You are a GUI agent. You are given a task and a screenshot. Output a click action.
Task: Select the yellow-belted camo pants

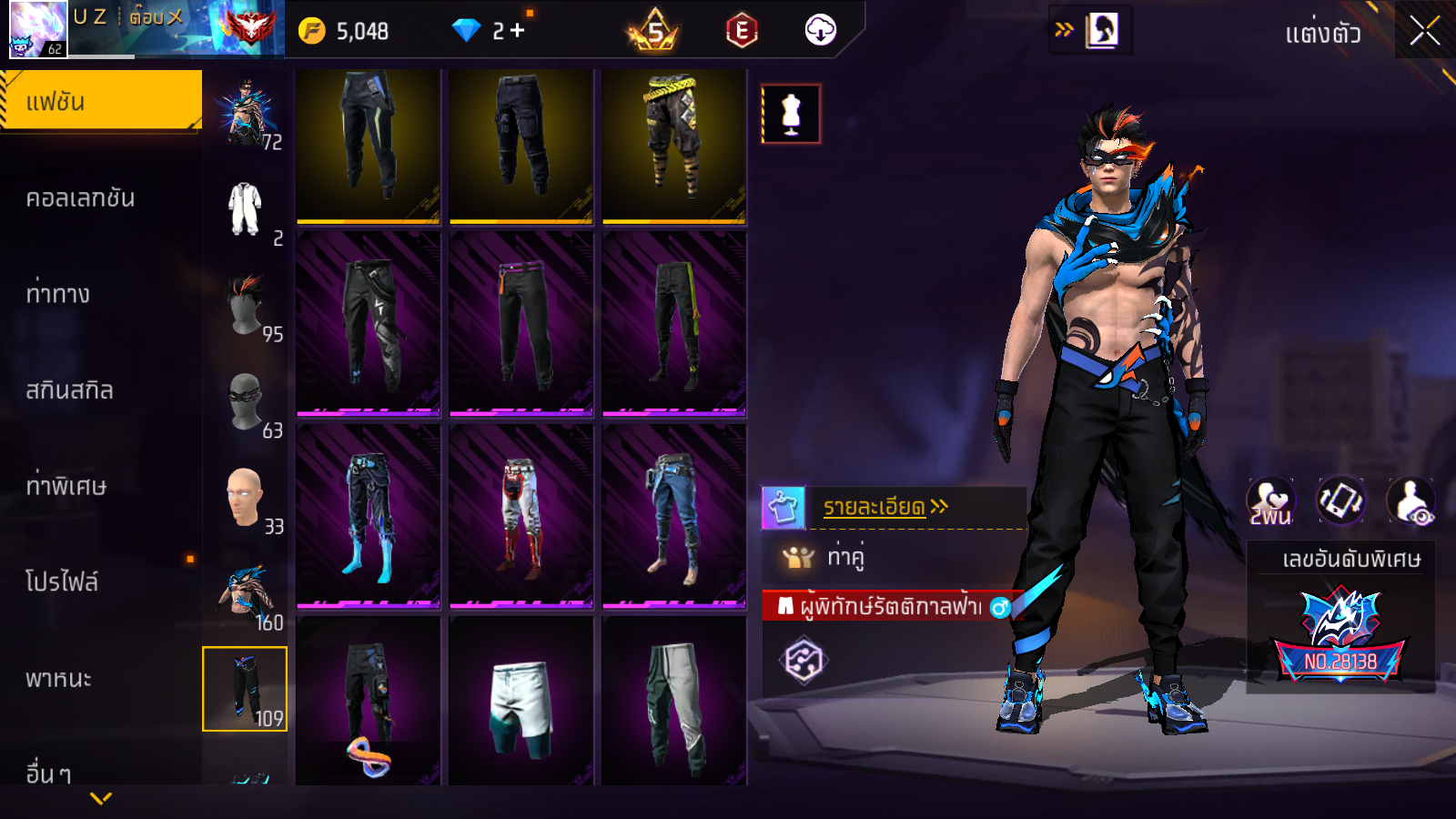click(x=673, y=144)
